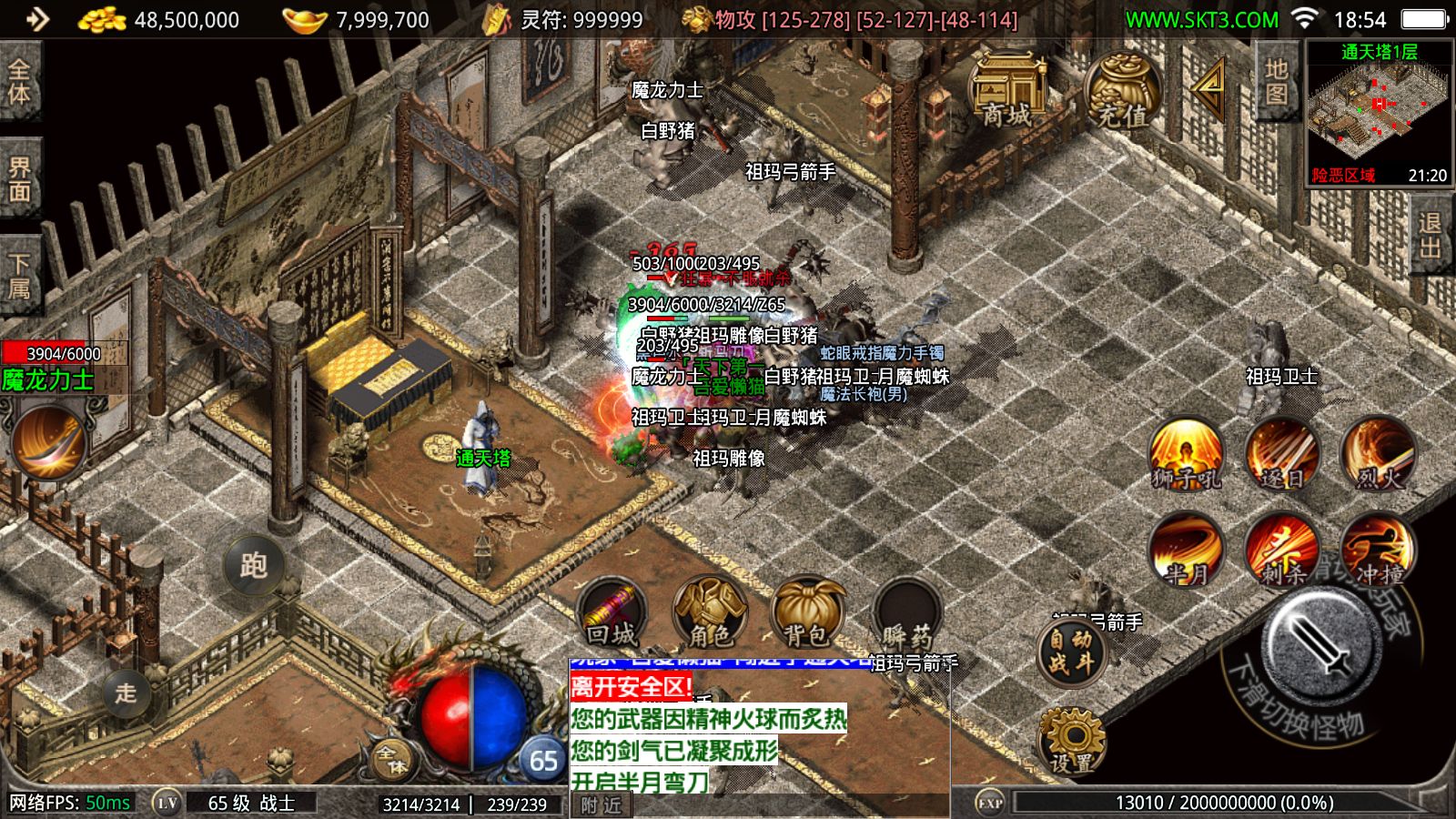
Task: Open the 充值 recharge menu
Action: click(1122, 91)
